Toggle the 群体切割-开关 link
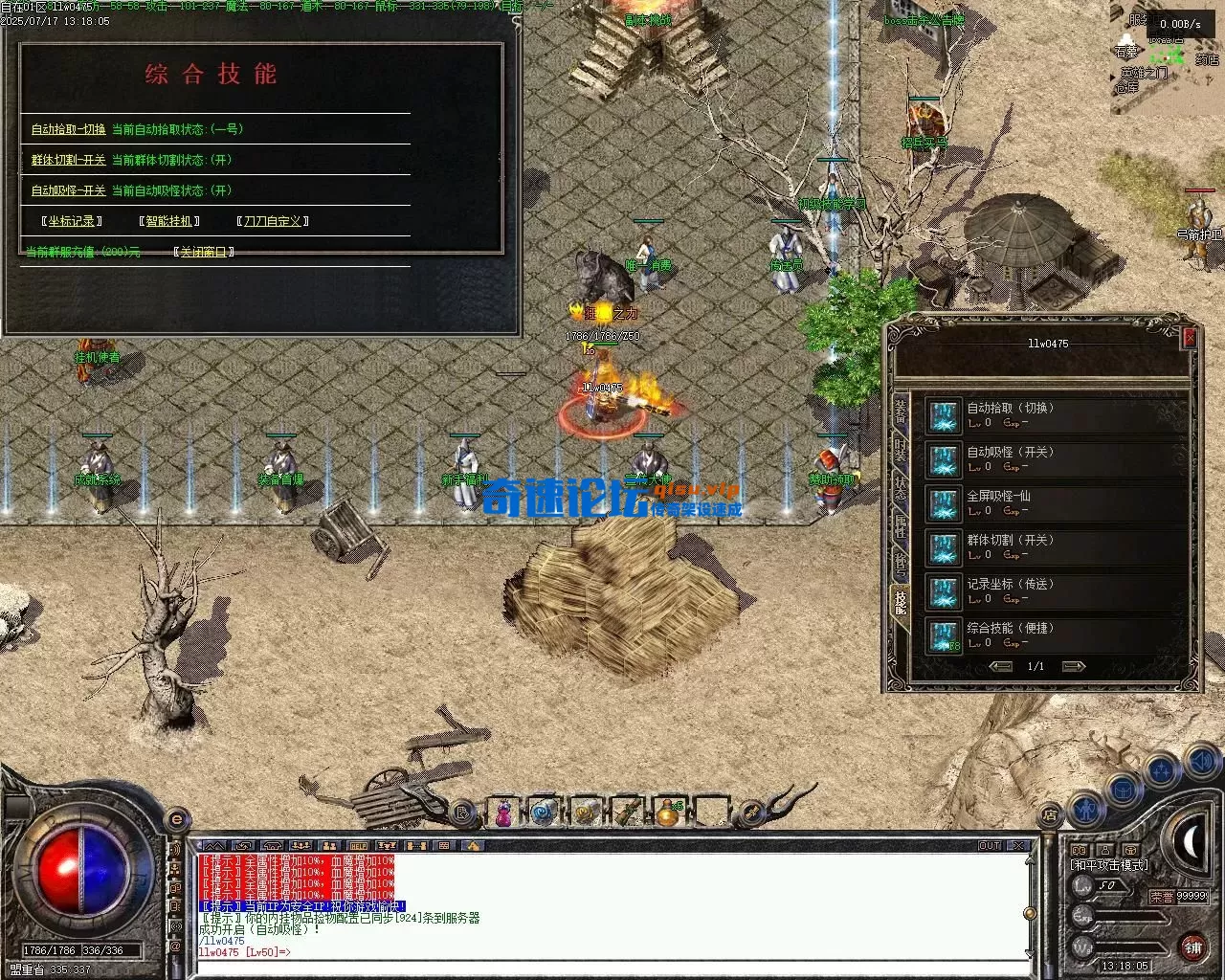This screenshot has width=1225, height=980. pos(68,160)
